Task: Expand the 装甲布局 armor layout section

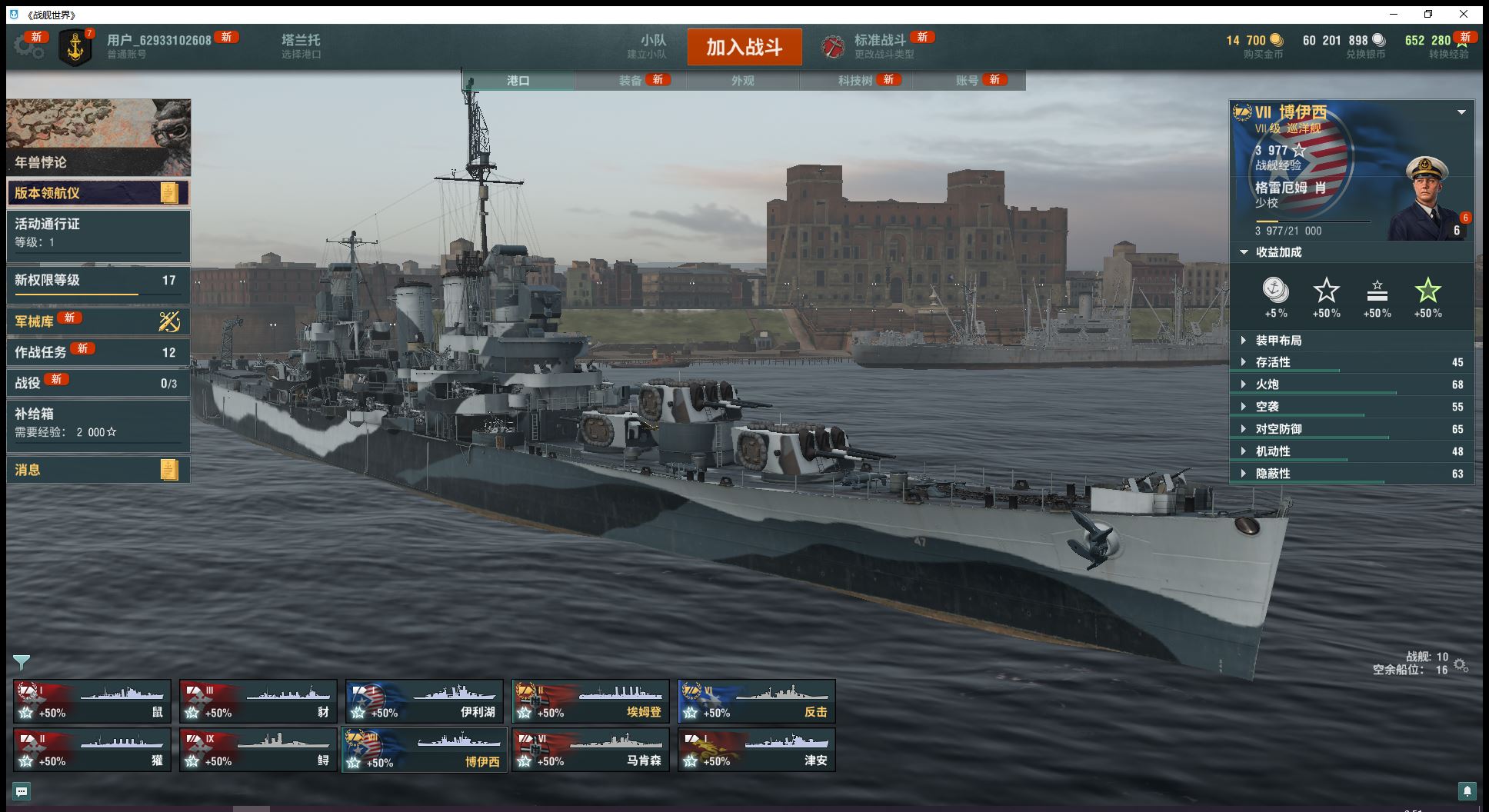Action: point(1278,341)
